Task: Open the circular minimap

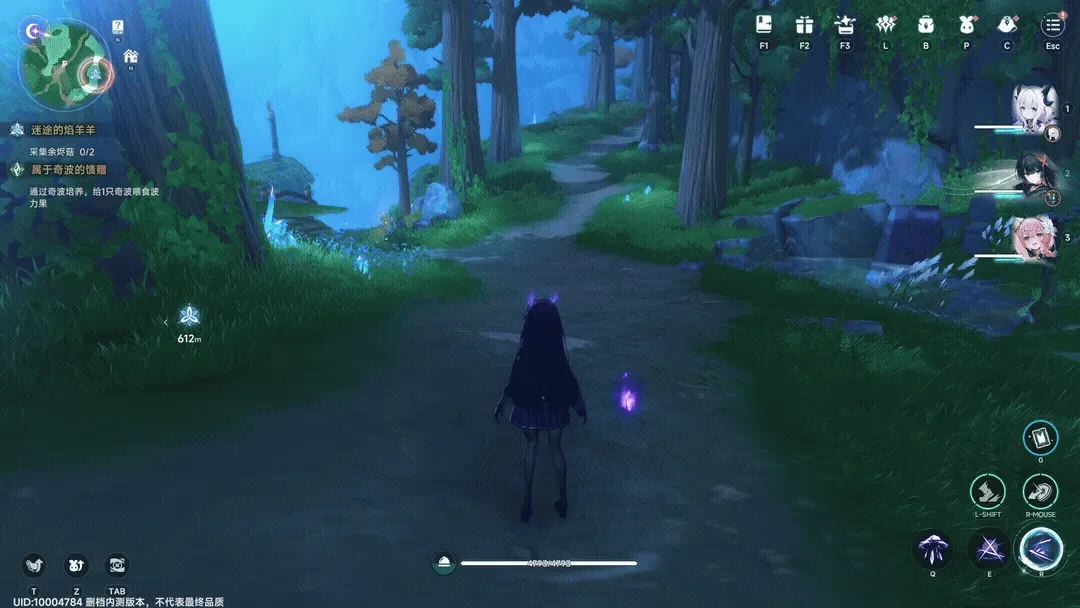Action: coord(65,62)
